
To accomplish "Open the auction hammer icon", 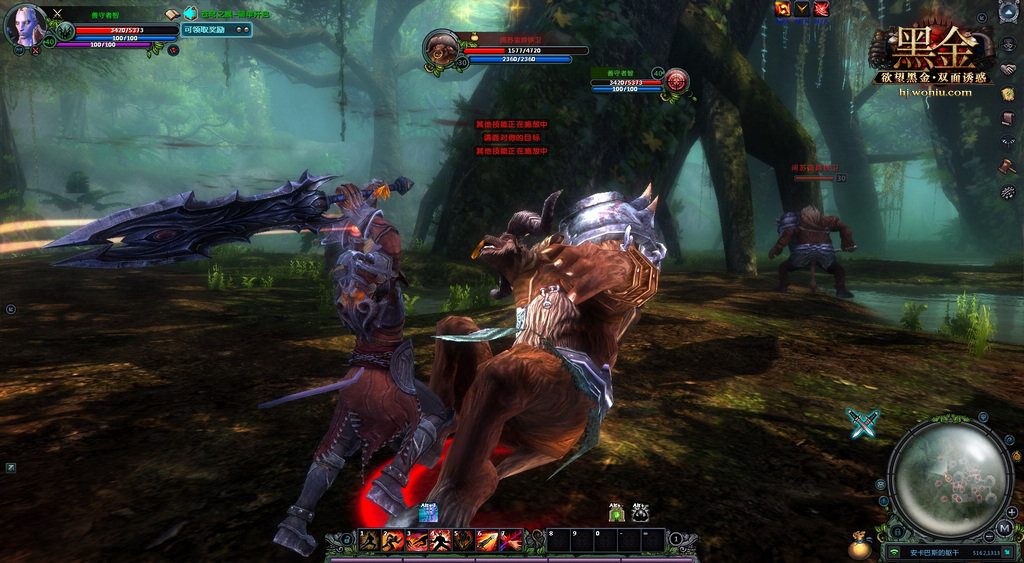I will point(1008,166).
